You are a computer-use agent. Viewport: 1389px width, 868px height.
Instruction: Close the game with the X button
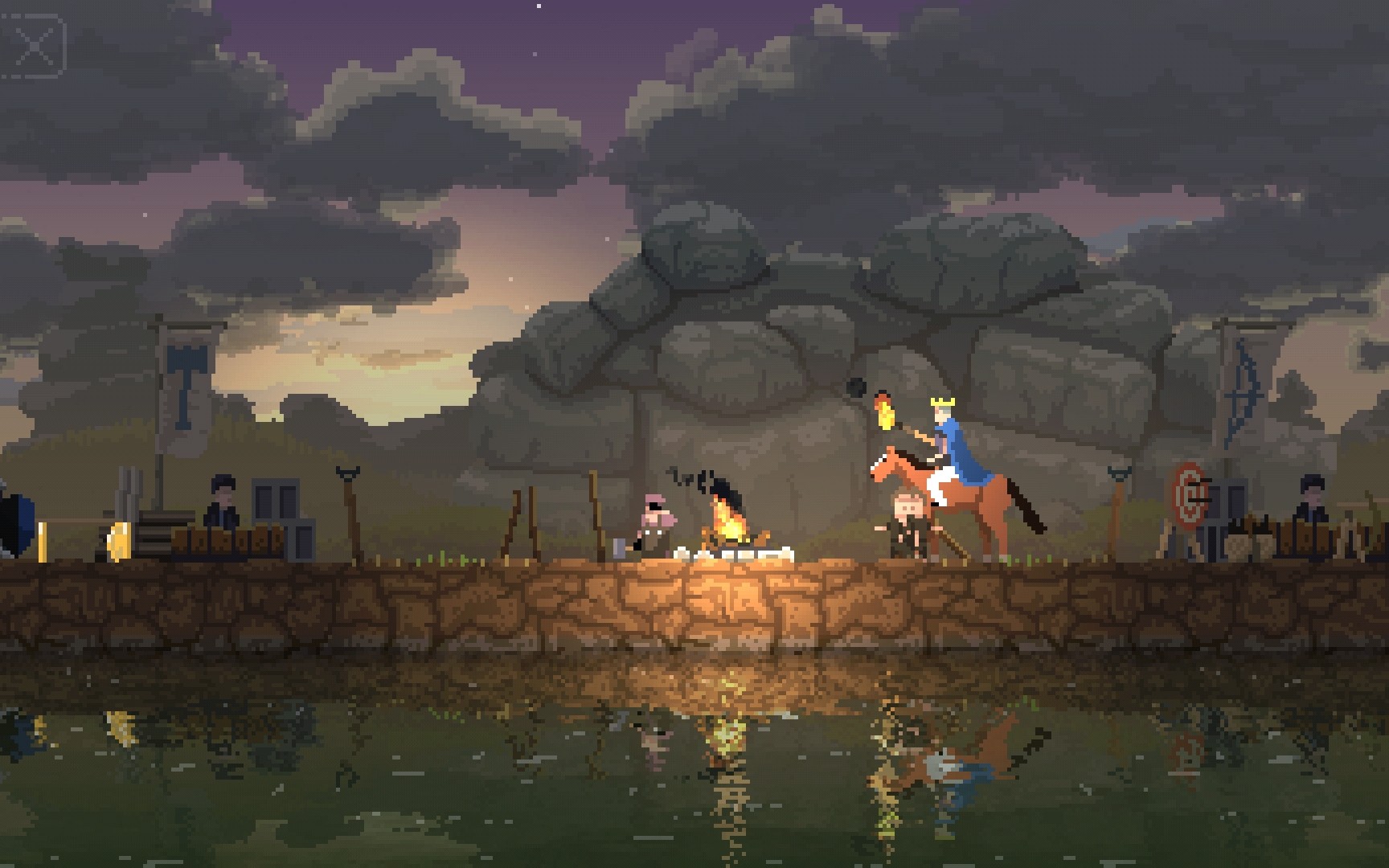tap(35, 46)
